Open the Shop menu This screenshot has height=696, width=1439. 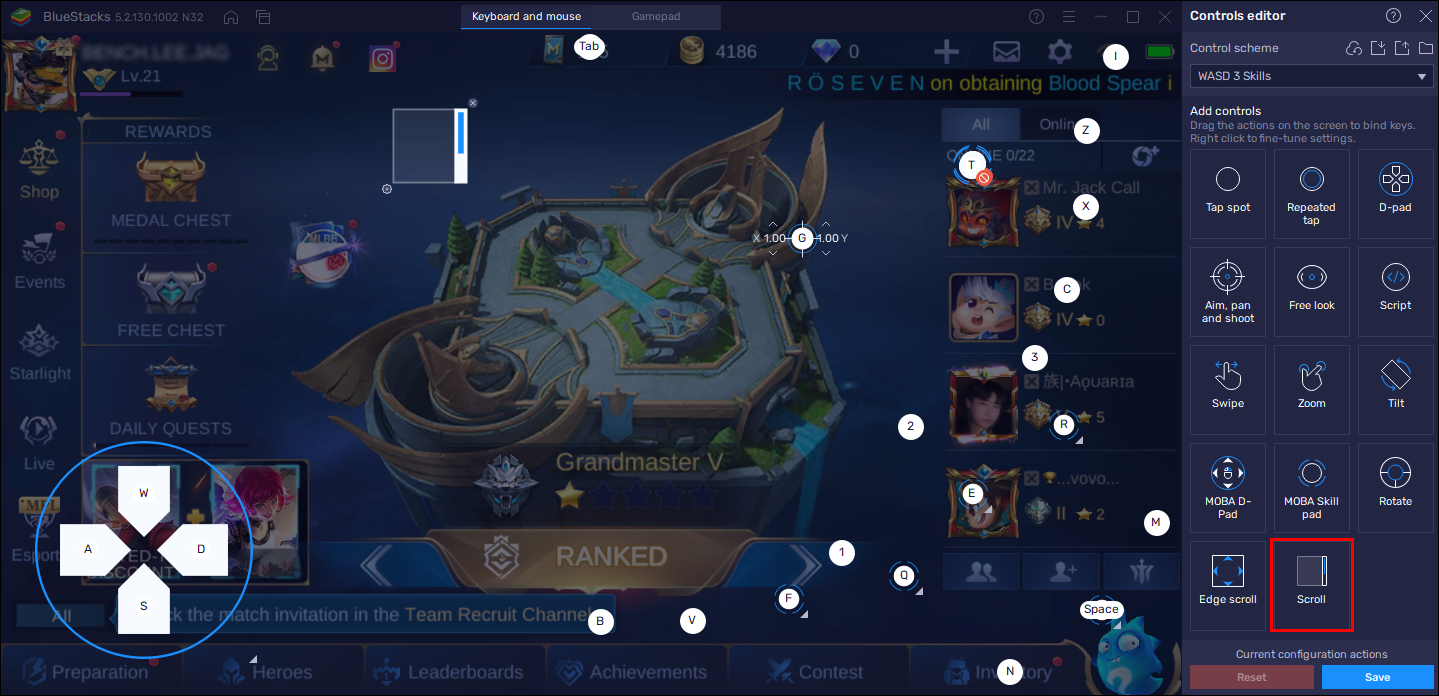[x=39, y=170]
